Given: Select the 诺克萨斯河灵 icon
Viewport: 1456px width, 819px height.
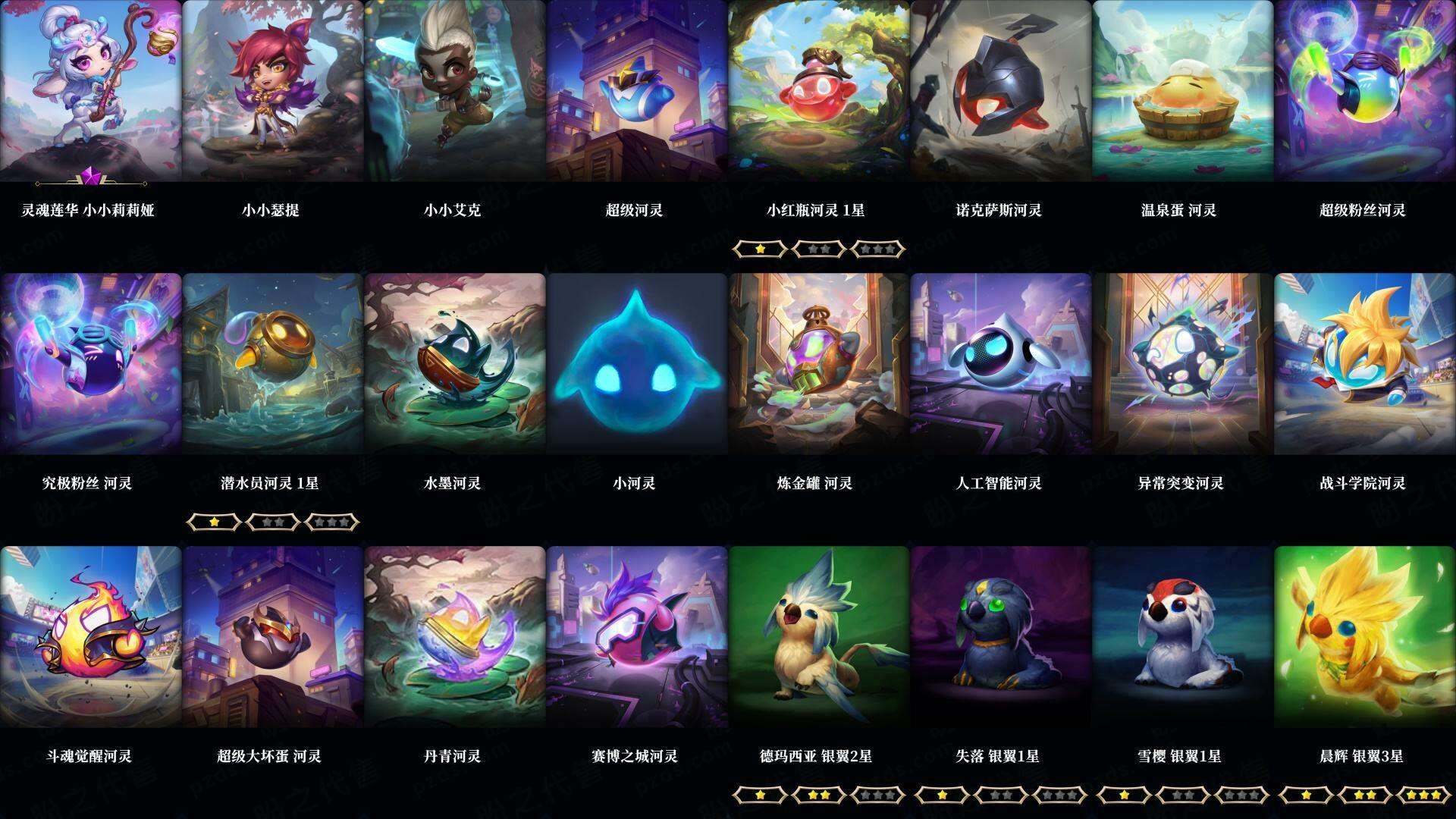Looking at the screenshot, I should pos(1001,91).
